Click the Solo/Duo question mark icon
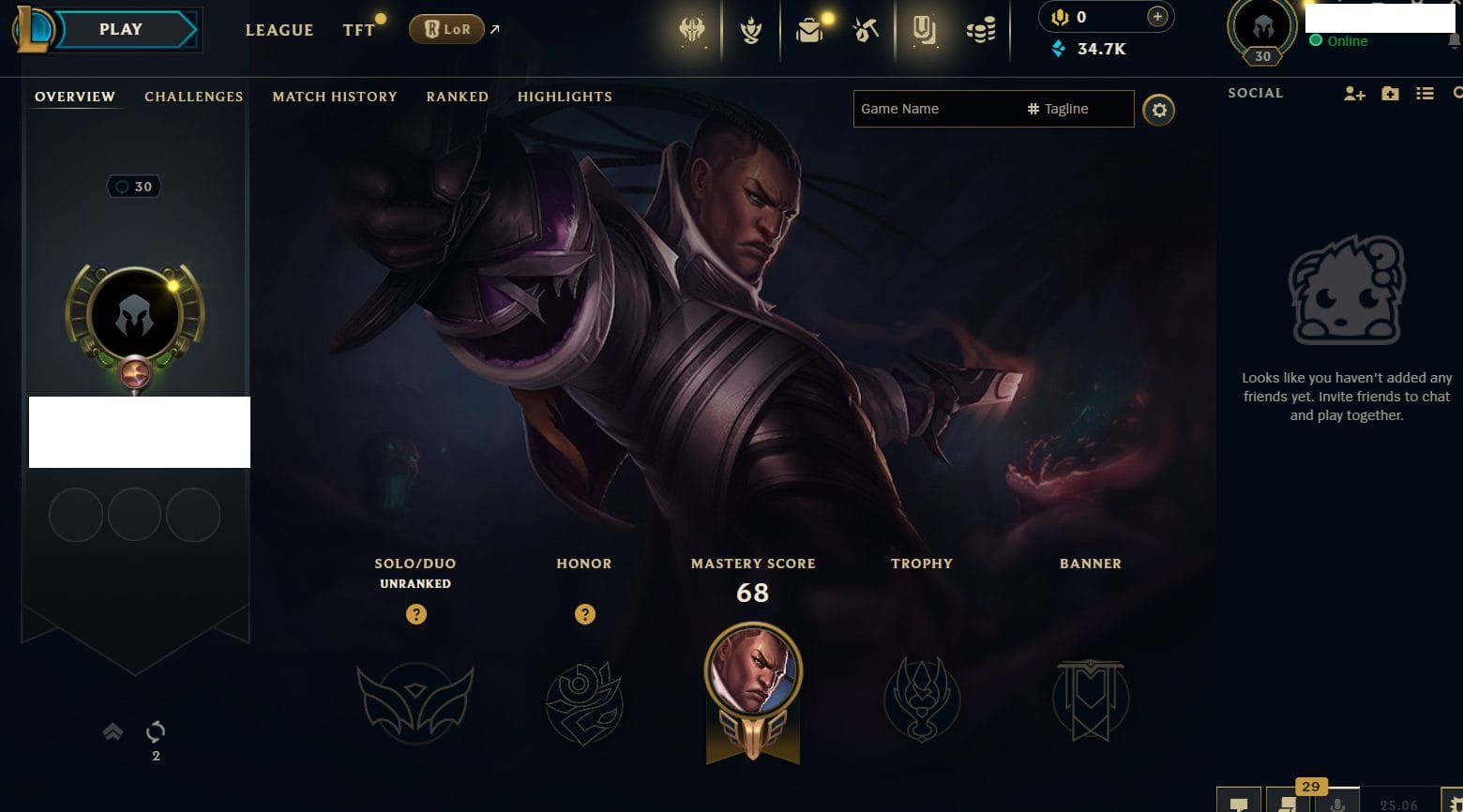Screen dimensions: 1463x812 click(x=416, y=614)
